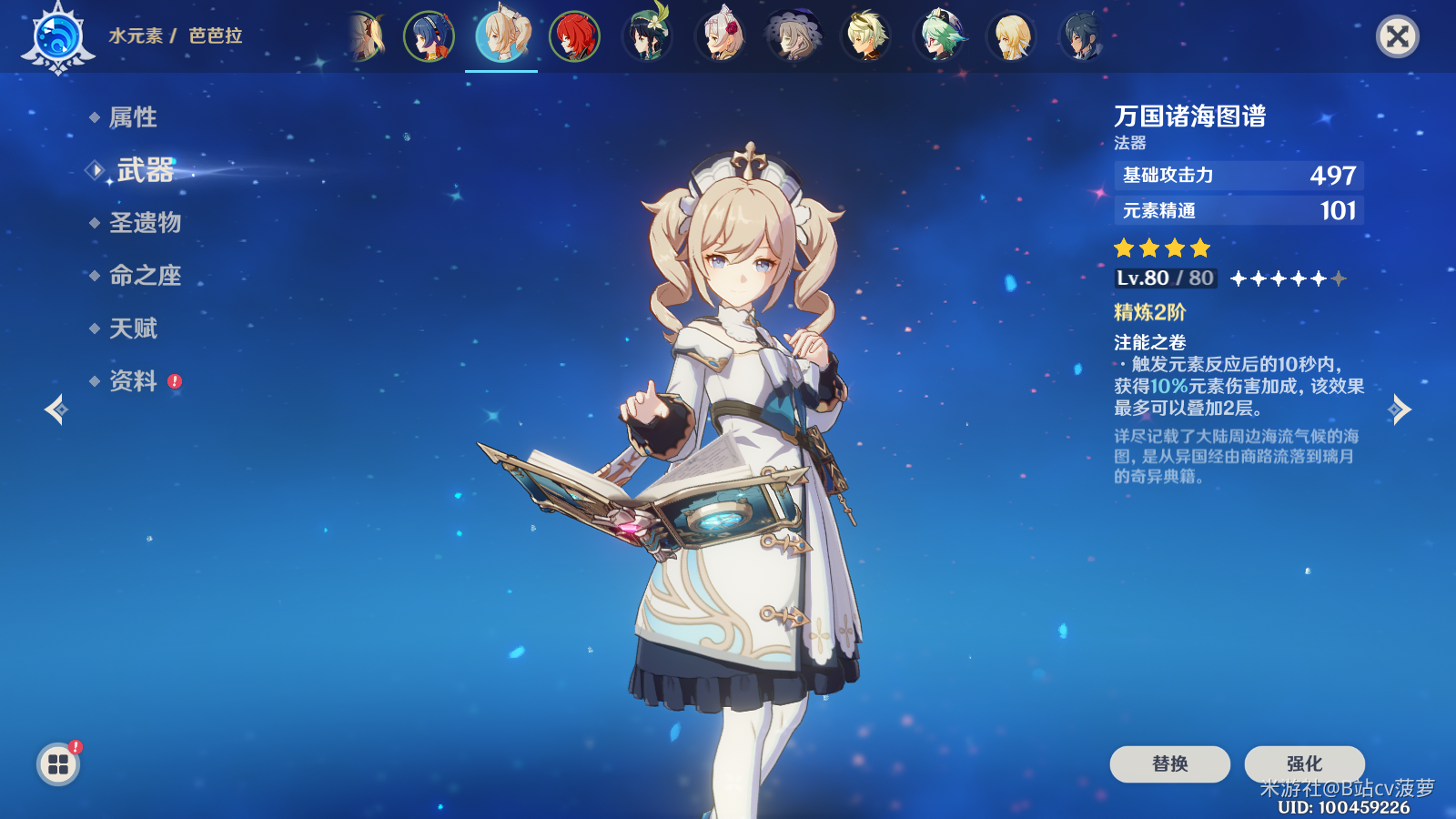1456x819 pixels.
Task: Go to next character with right arrow
Action: click(1400, 409)
